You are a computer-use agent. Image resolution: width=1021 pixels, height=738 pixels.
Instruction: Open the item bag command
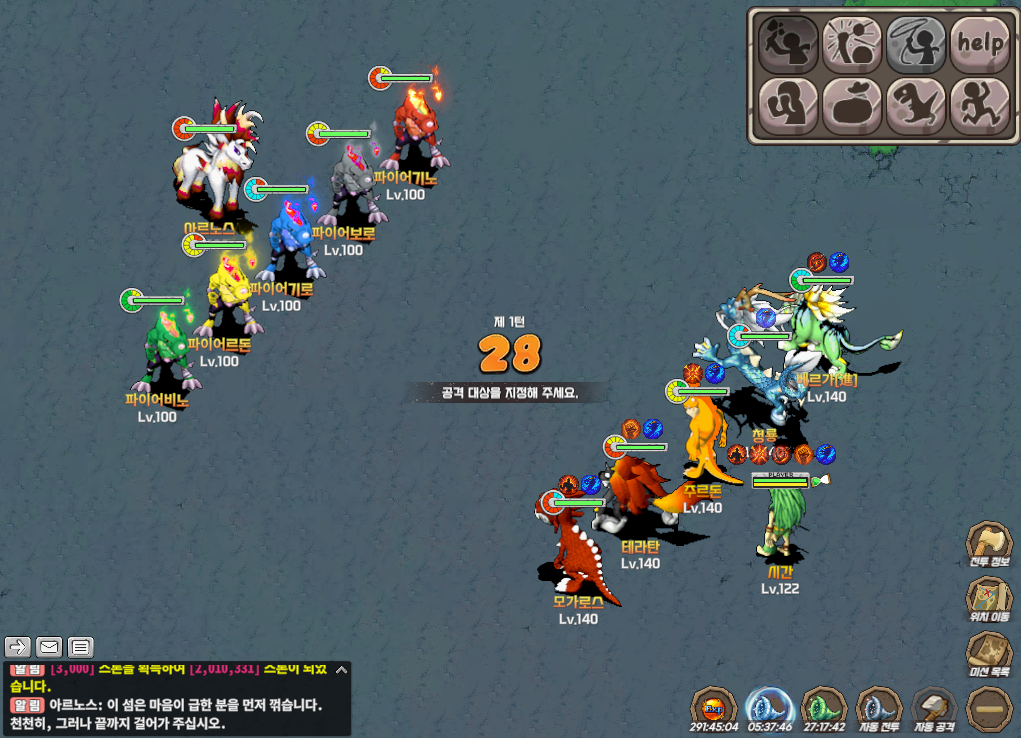click(852, 104)
